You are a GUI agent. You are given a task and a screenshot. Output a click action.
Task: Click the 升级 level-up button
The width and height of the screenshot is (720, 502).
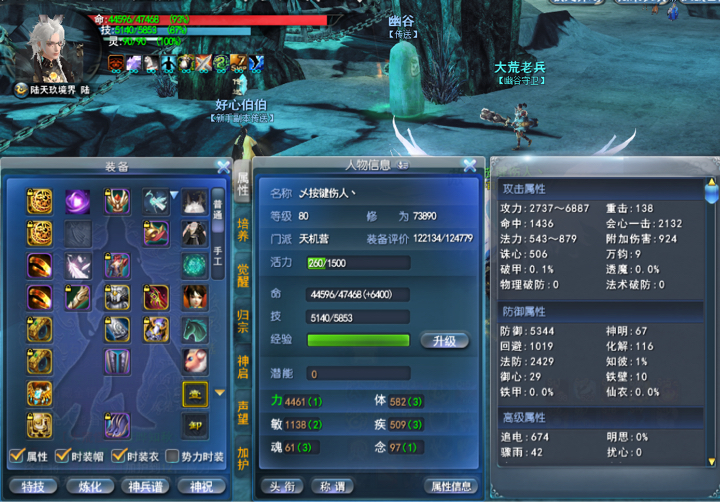(444, 340)
